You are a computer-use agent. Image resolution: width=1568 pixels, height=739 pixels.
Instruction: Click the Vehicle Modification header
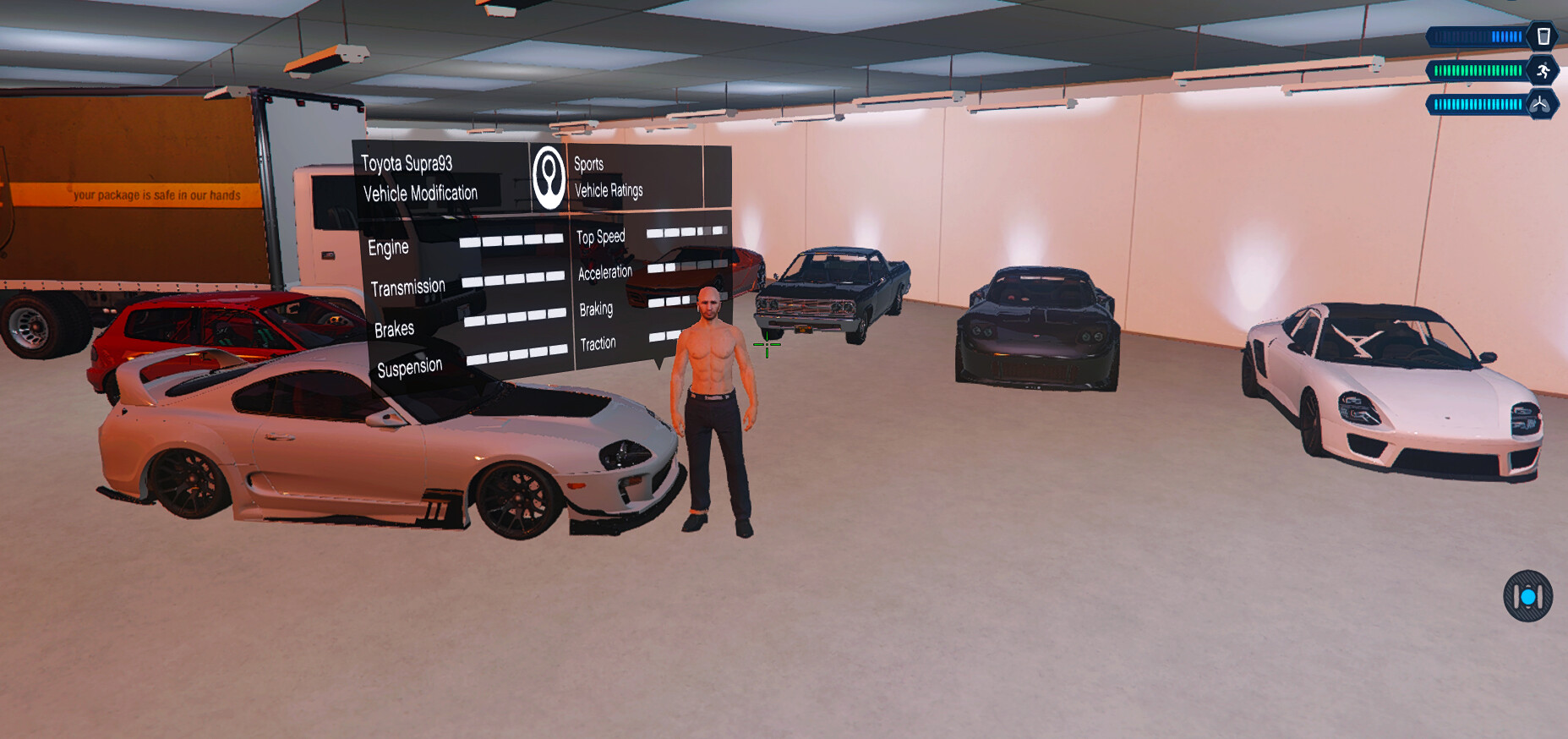420,194
